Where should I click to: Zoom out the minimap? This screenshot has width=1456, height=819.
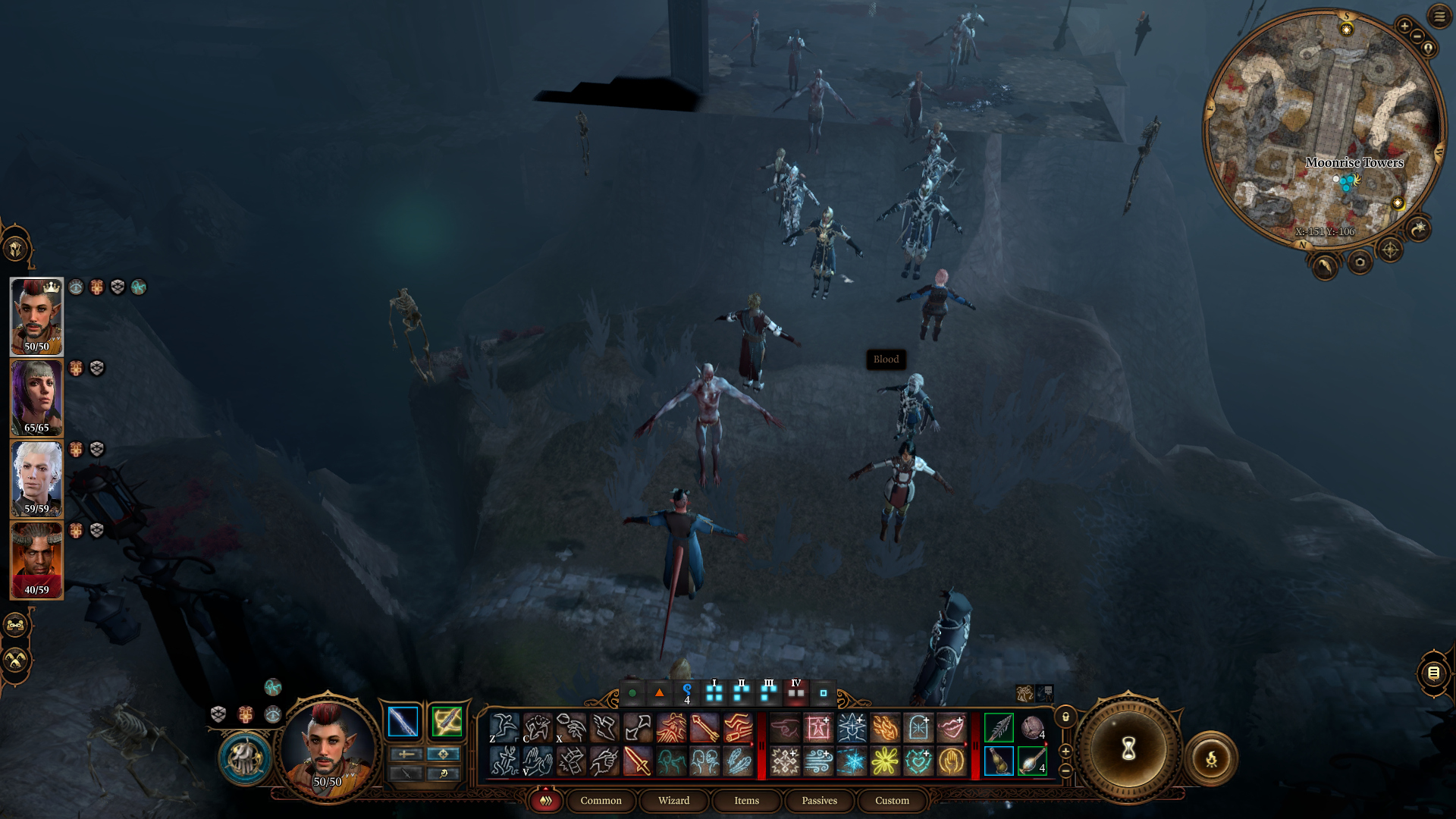tap(1417, 37)
